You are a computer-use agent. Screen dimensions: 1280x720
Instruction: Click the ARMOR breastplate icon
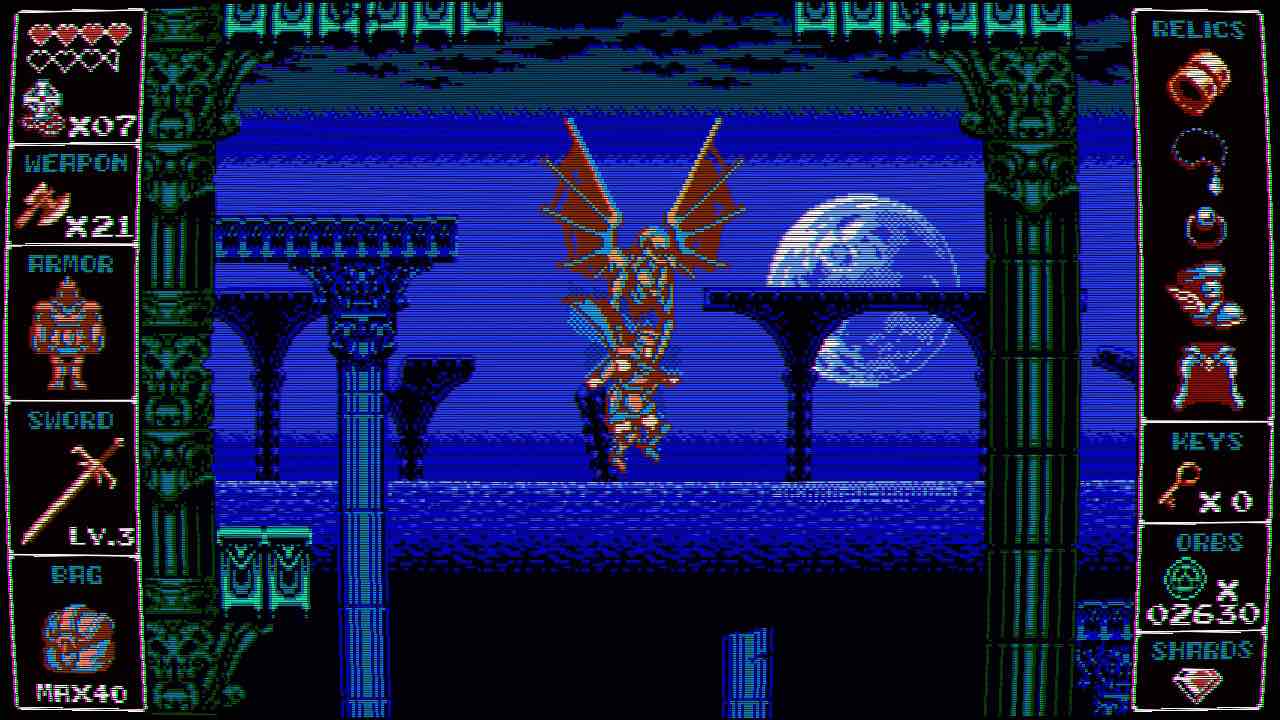coord(70,330)
